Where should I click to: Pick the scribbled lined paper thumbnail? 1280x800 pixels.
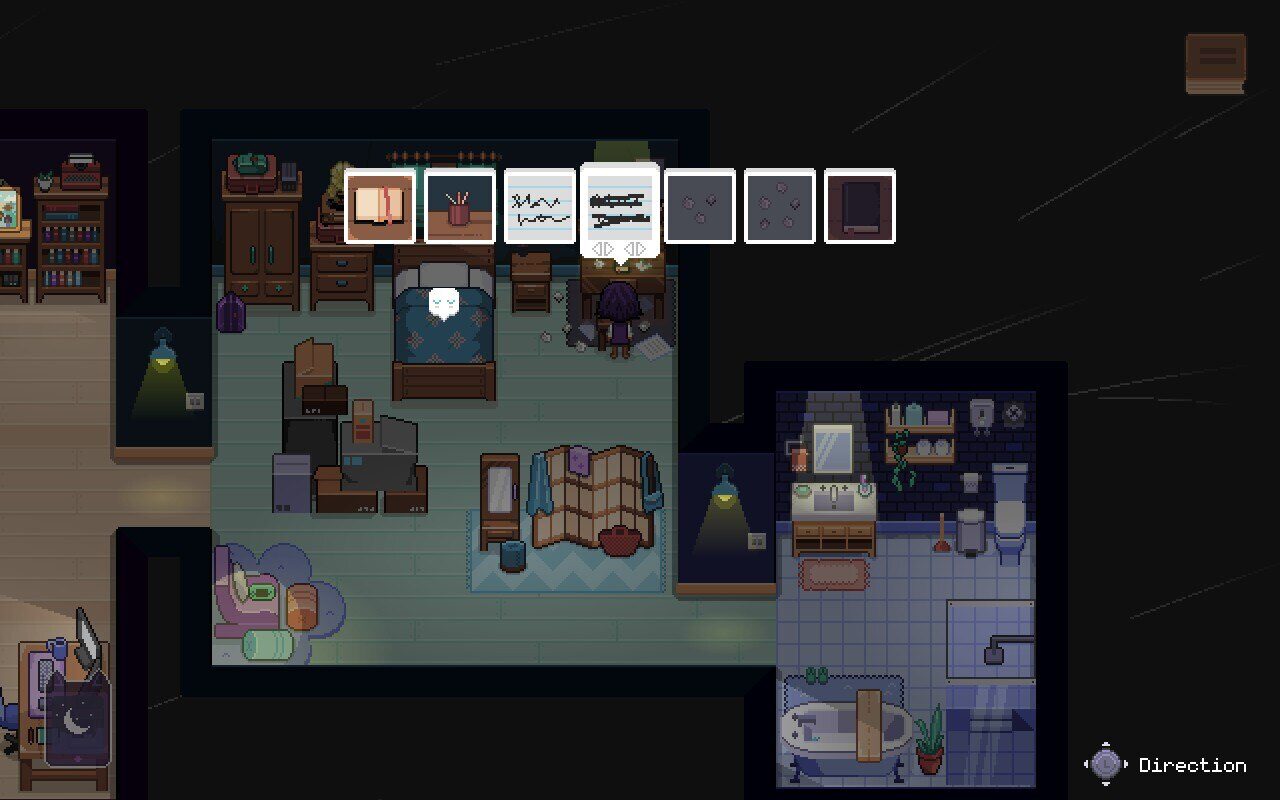(540, 206)
